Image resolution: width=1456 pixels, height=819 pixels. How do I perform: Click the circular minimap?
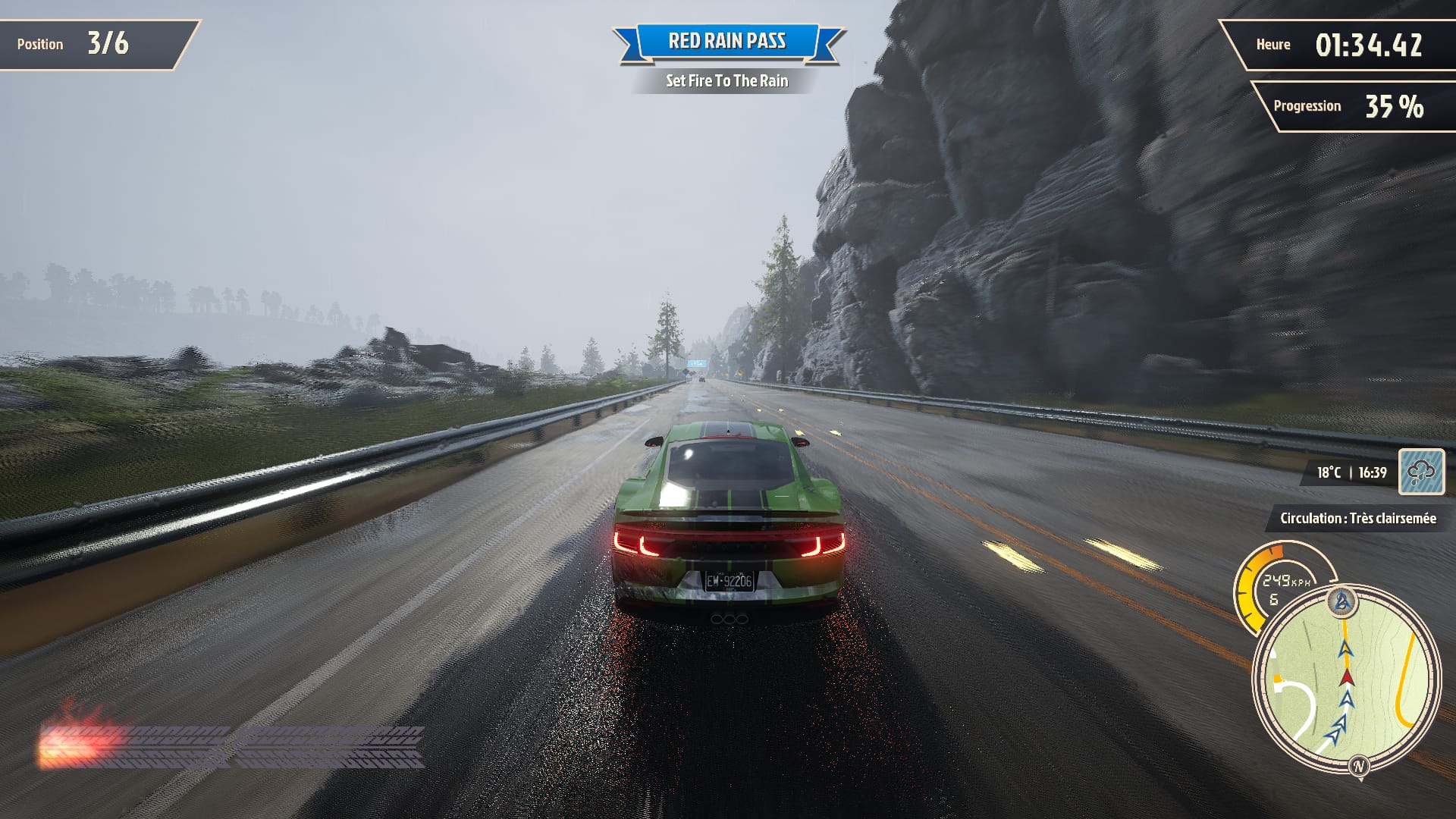(x=1346, y=679)
